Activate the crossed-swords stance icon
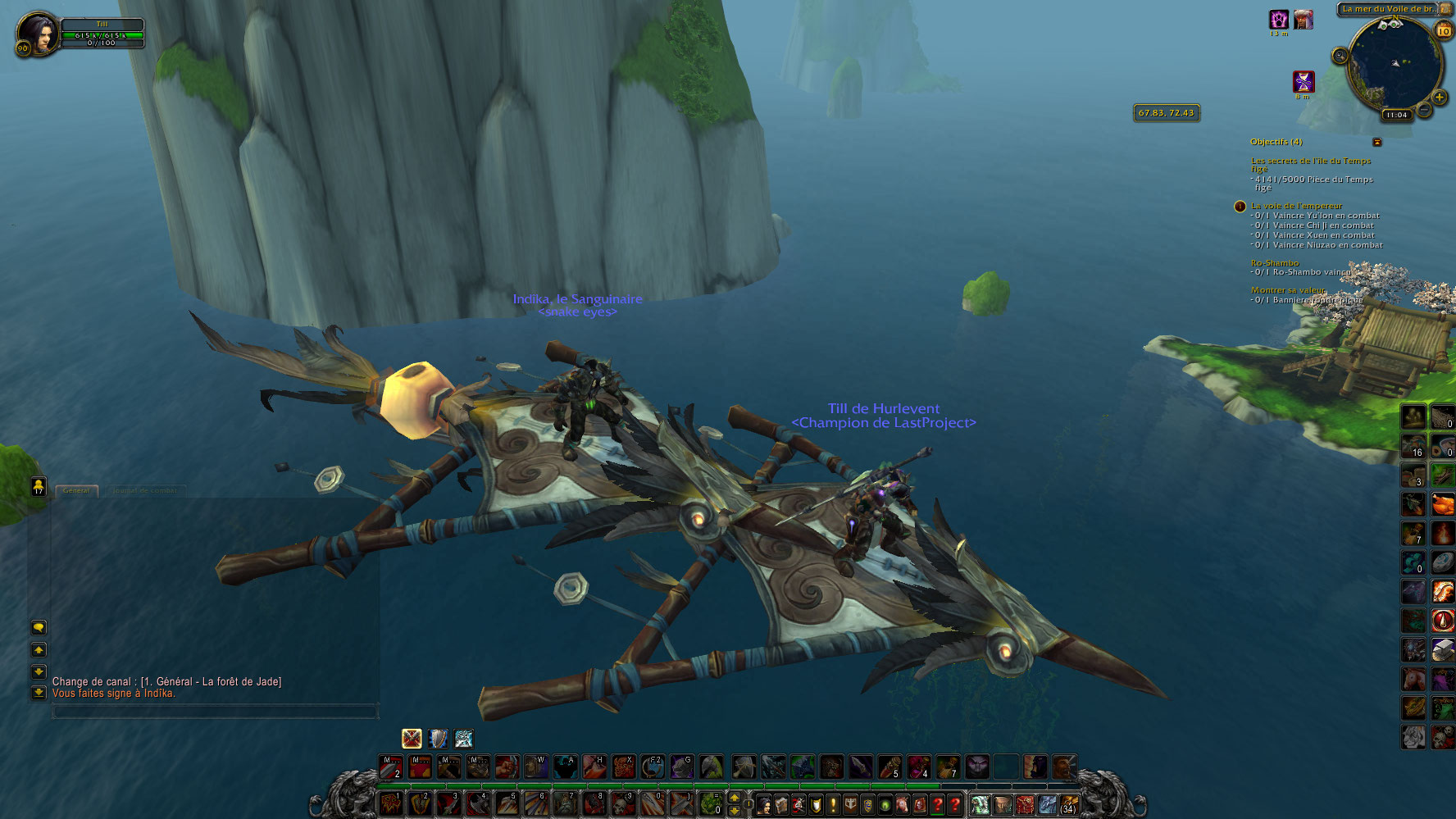The height and width of the screenshot is (819, 1456). tap(412, 738)
